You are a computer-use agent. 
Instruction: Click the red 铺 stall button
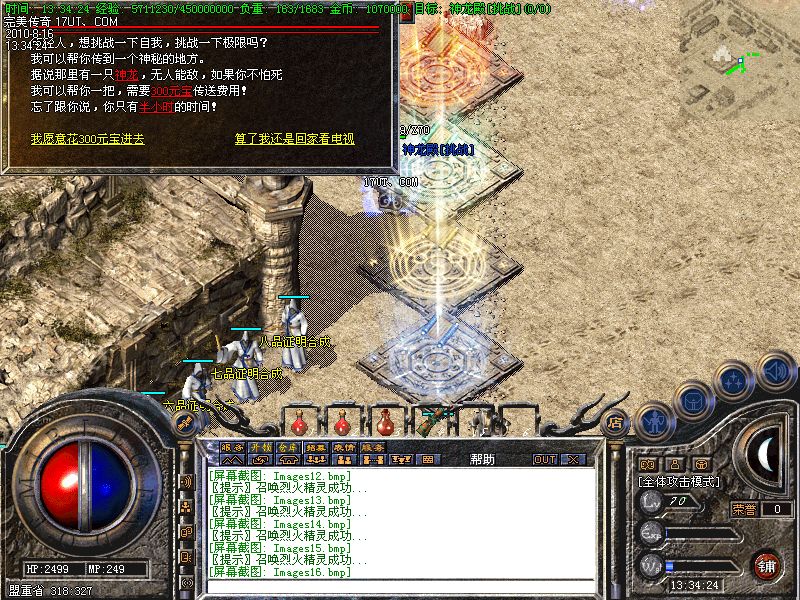coord(767,565)
